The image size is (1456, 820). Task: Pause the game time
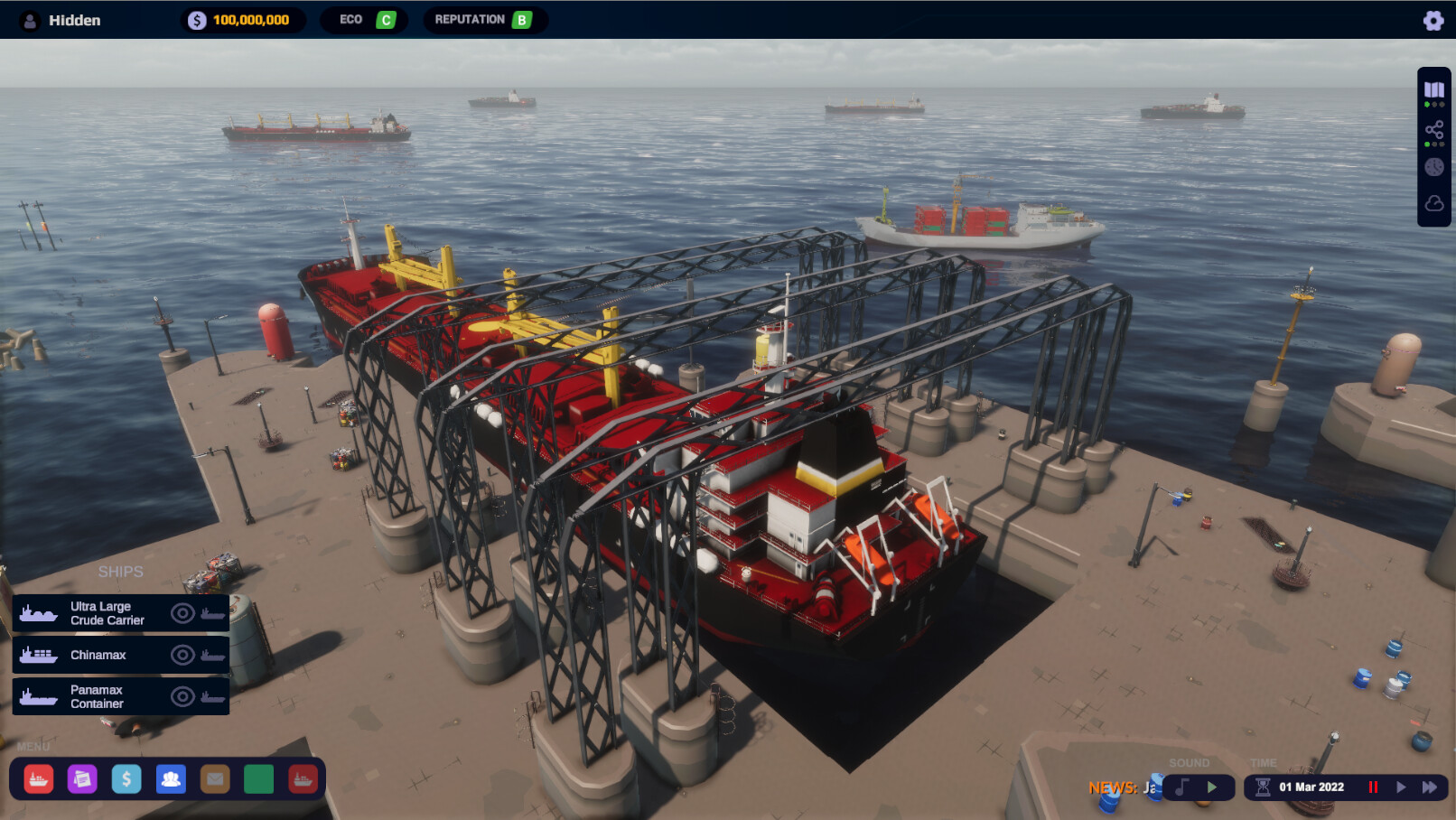coord(1375,787)
